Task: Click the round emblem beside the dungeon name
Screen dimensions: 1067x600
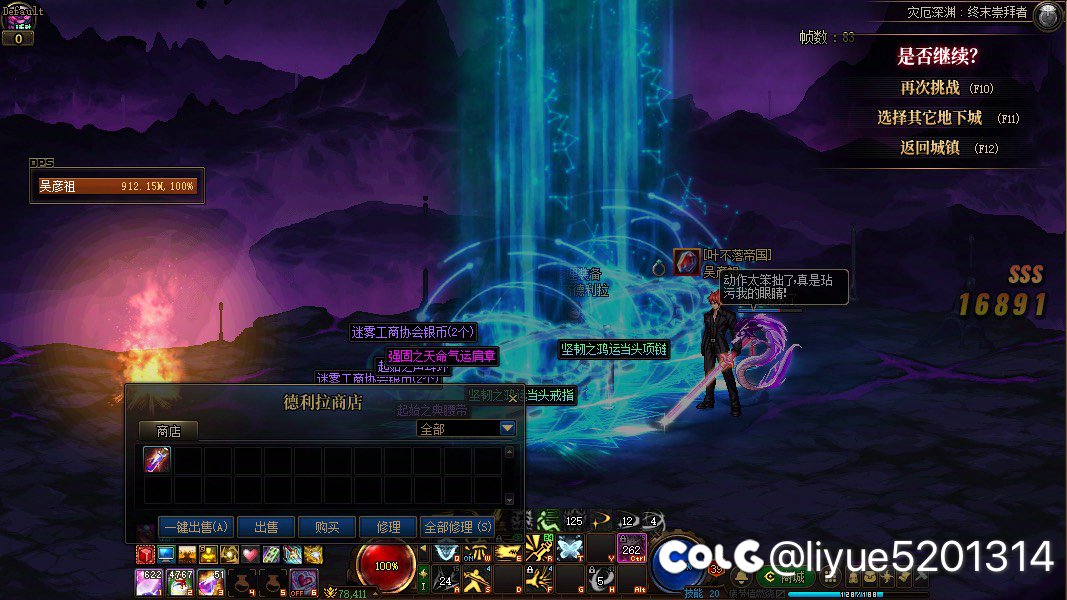Action: [1047, 16]
